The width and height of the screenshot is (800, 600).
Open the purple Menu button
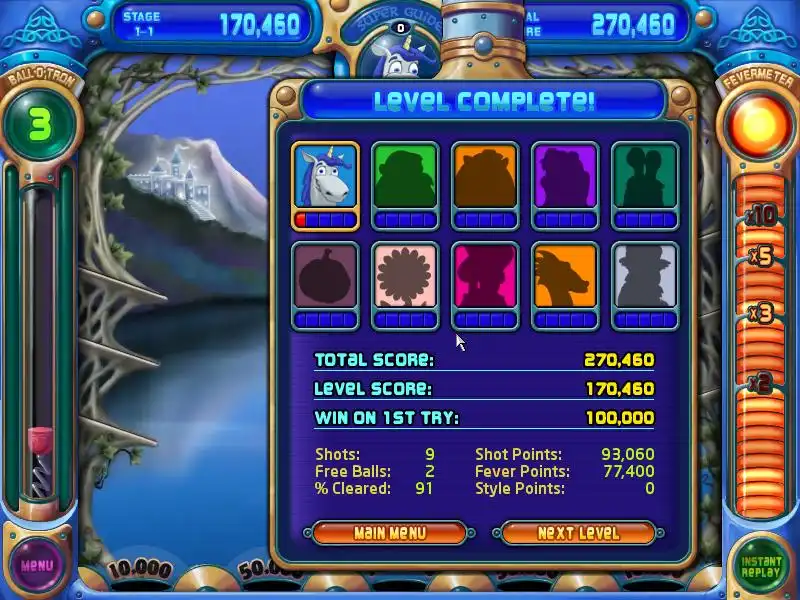pos(37,565)
